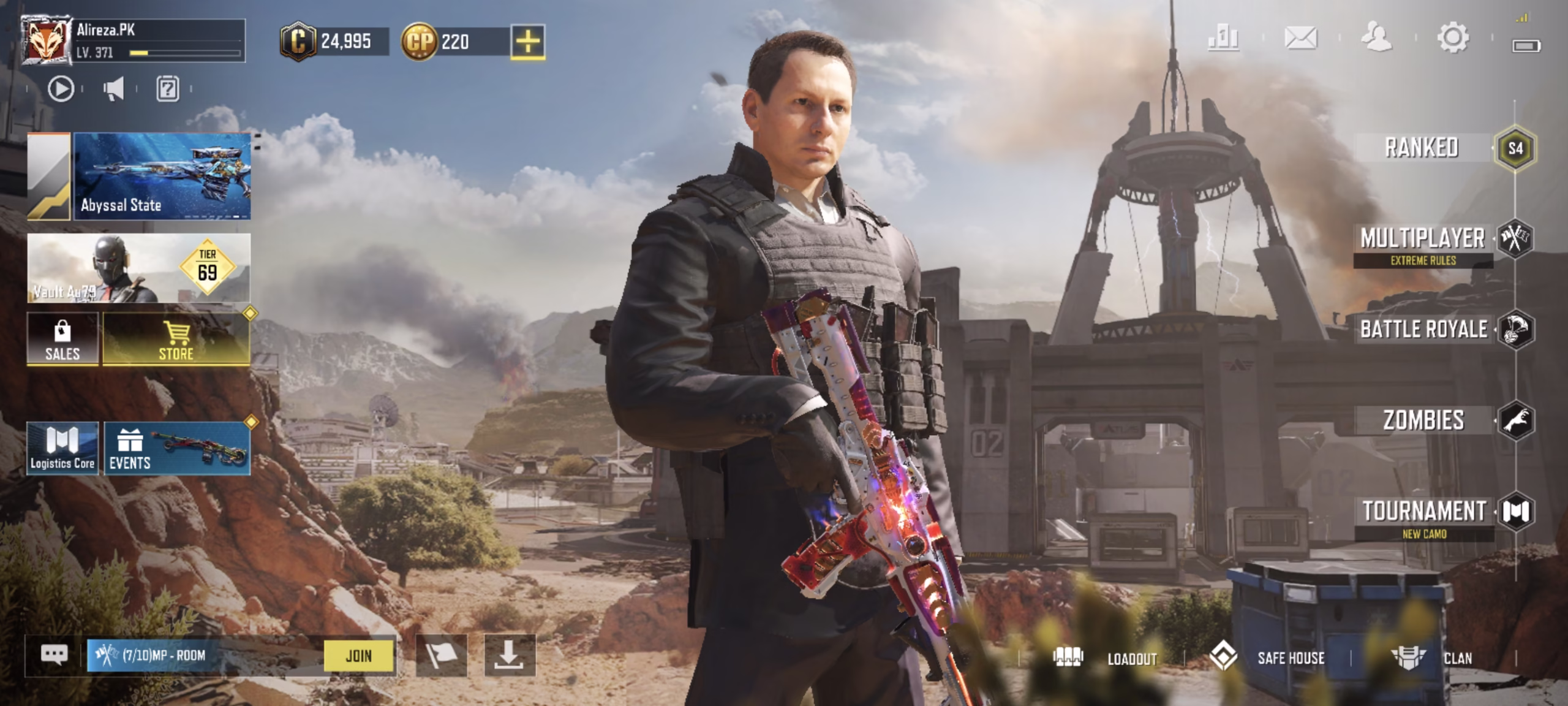The height and width of the screenshot is (706, 1568).
Task: Open the Abyssal State weapon banner
Action: (162, 176)
